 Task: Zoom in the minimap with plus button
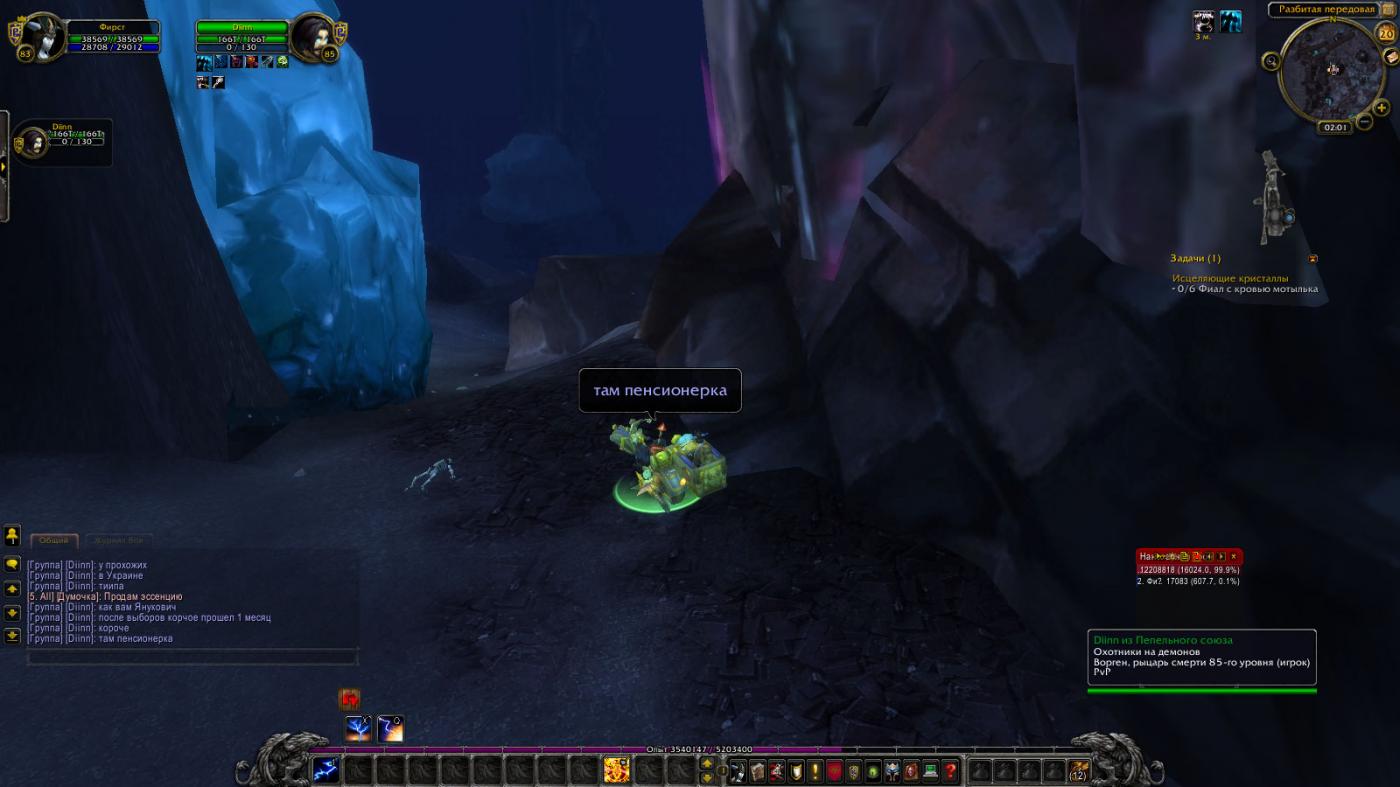(x=1381, y=108)
